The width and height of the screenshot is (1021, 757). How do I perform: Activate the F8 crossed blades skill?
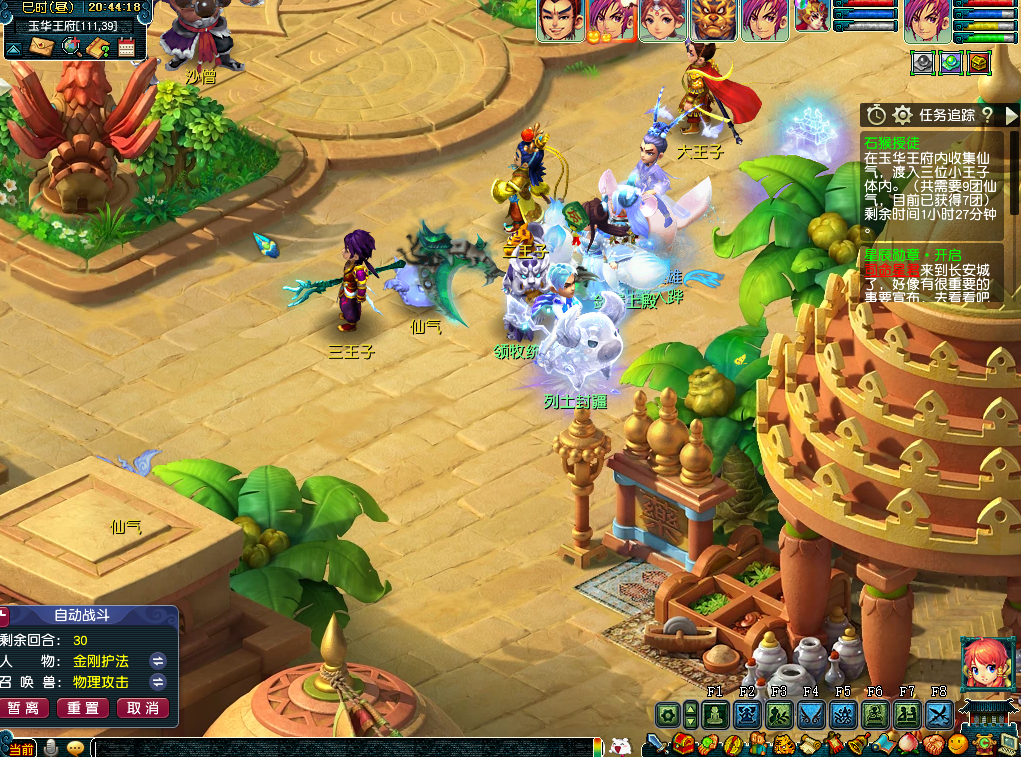938,714
